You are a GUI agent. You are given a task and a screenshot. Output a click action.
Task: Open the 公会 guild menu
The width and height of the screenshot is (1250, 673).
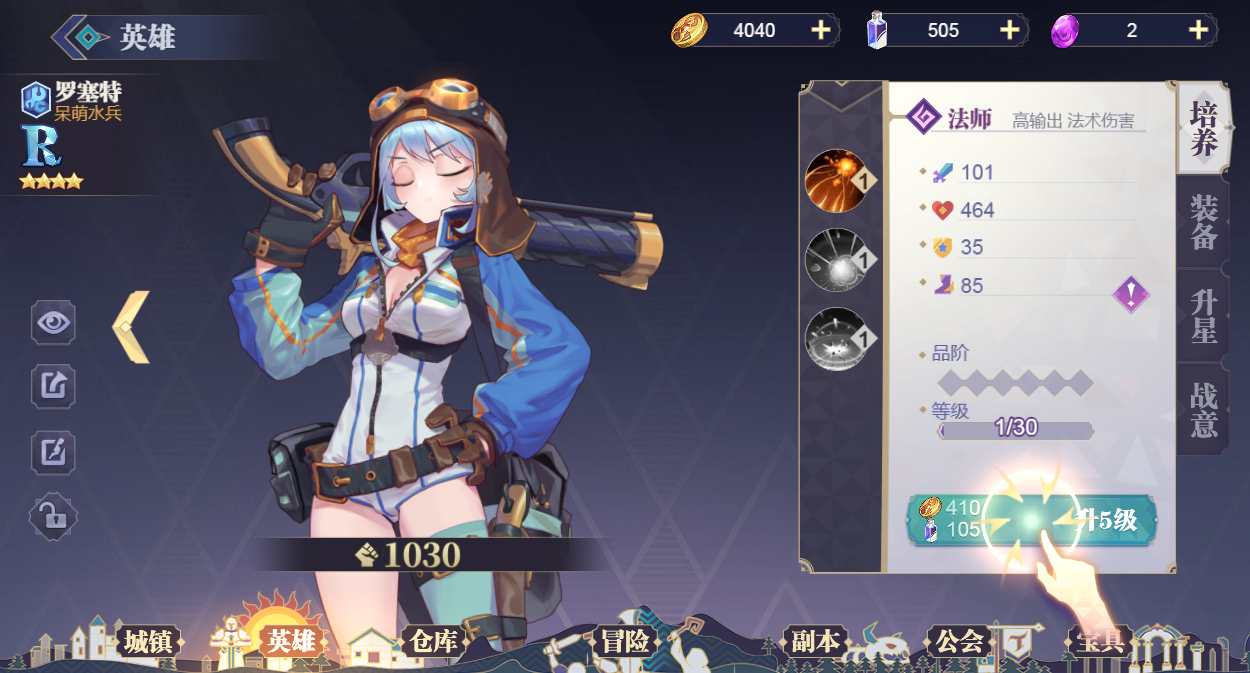[958, 641]
